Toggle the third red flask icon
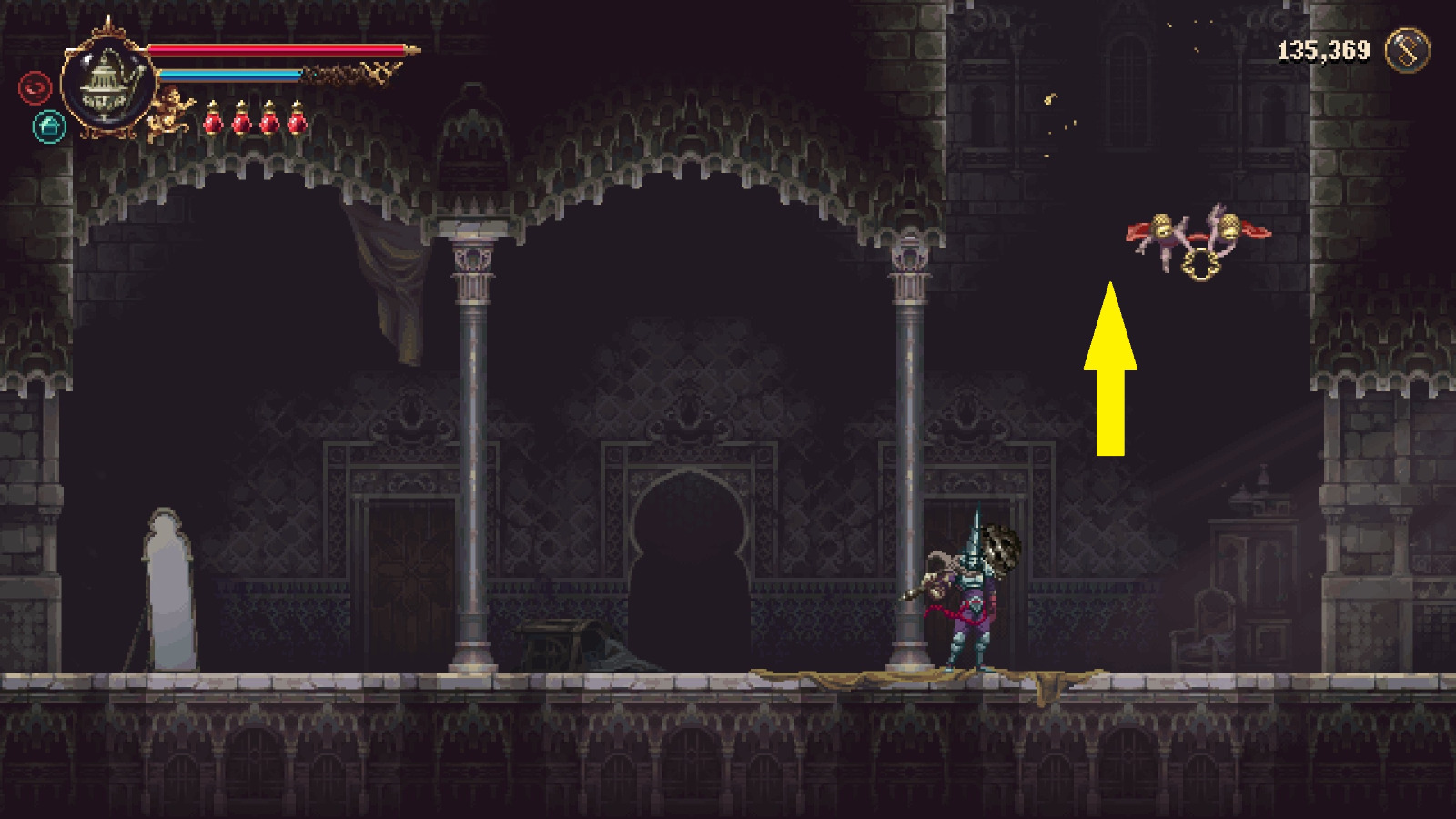 [x=268, y=122]
